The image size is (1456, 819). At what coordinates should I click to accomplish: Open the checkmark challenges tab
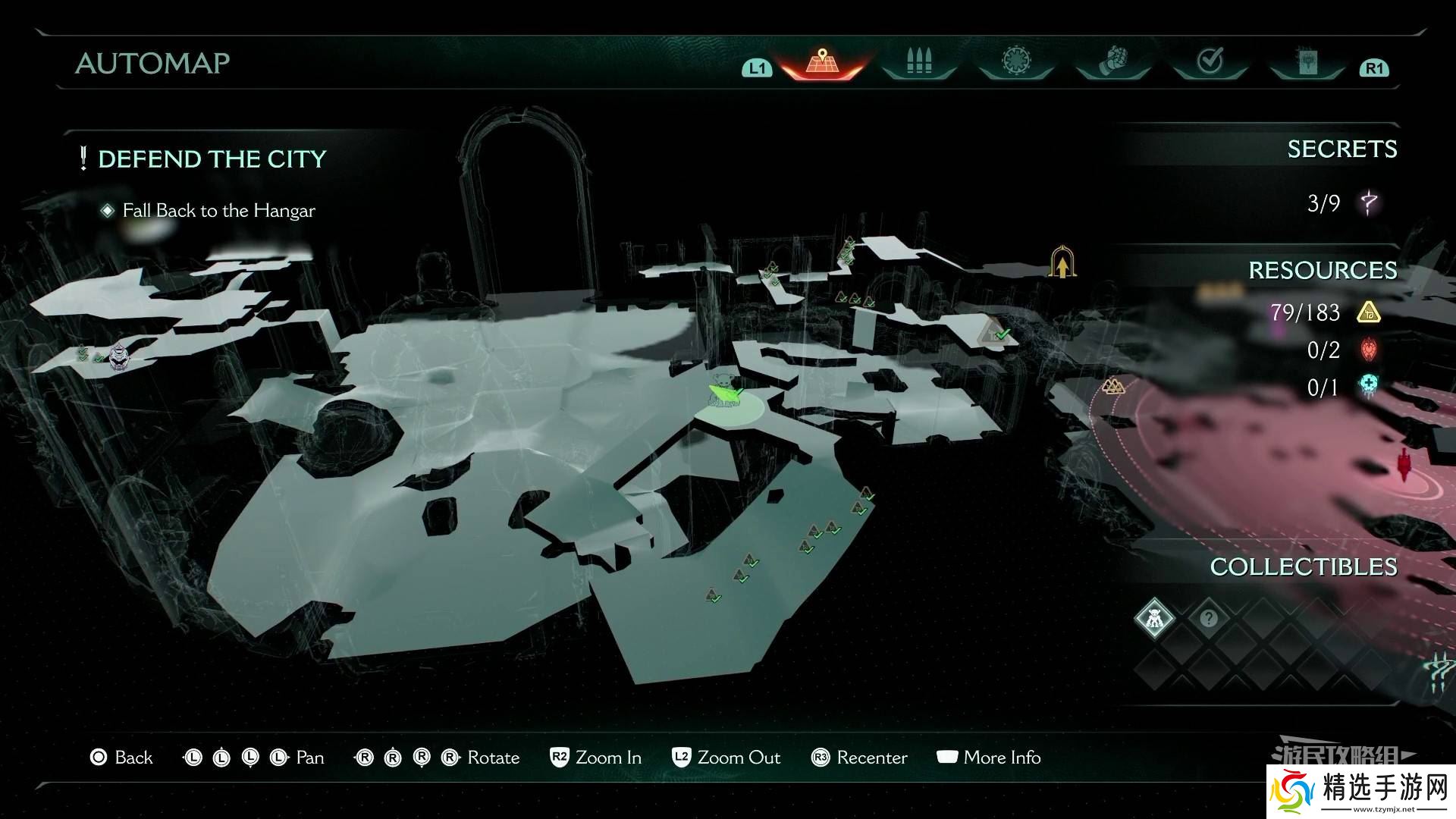[1210, 62]
